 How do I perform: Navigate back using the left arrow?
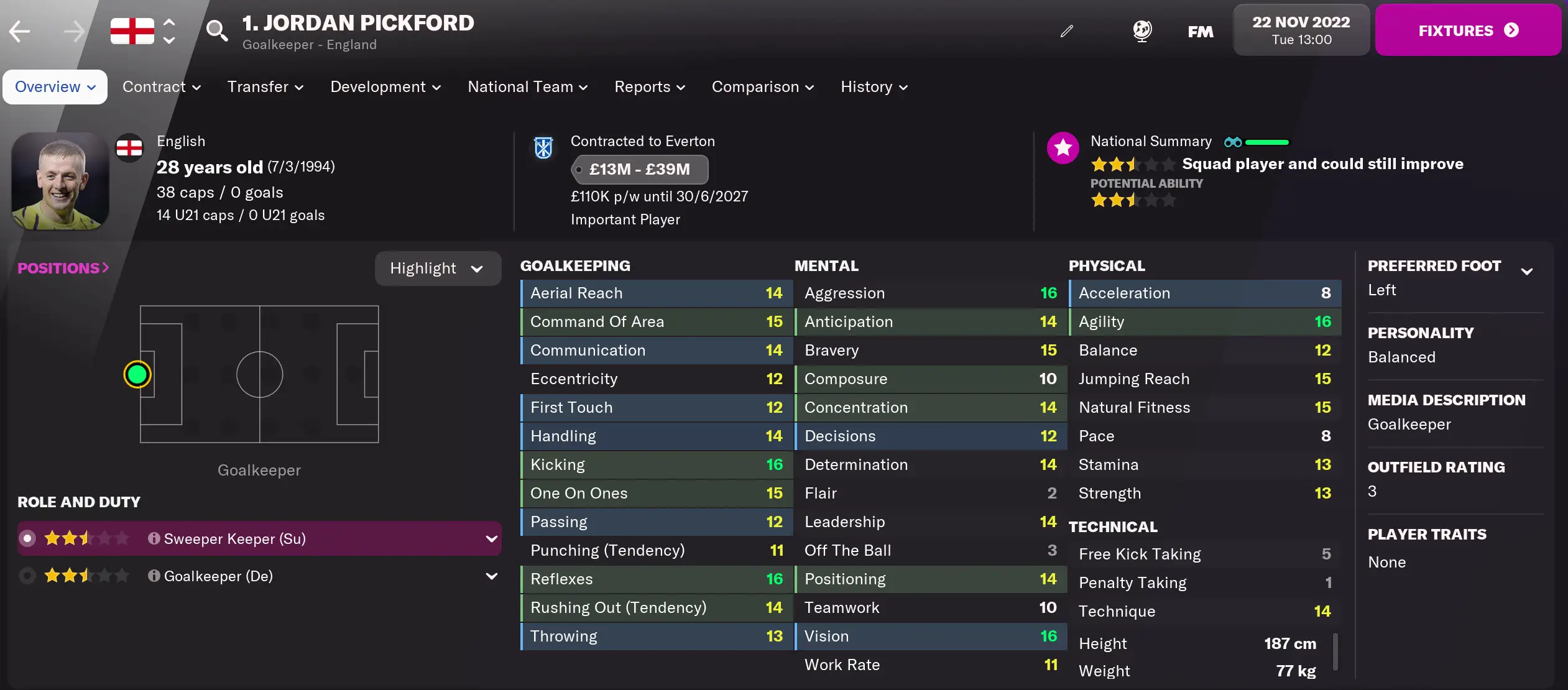tap(19, 30)
